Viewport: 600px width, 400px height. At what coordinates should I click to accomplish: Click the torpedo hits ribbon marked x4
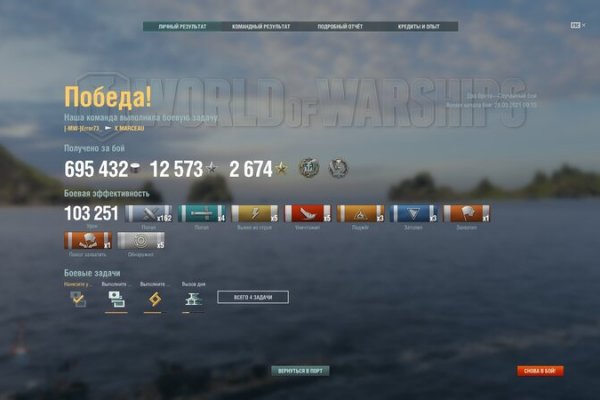pyautogui.click(x=203, y=213)
